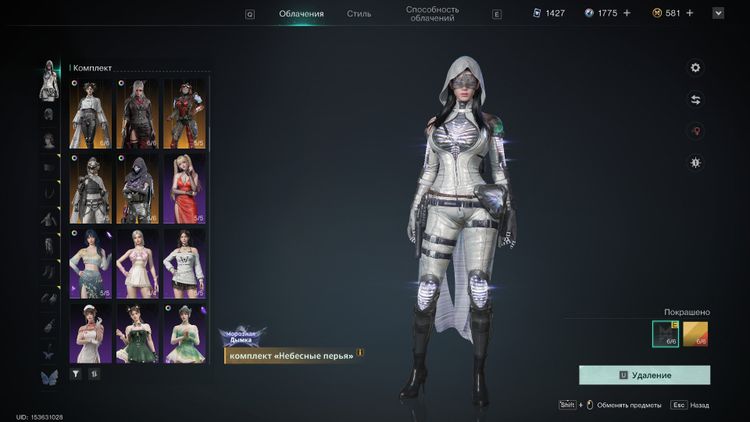Toggle the red lightbulb icon
Viewport: 750px width, 422px height.
point(696,131)
